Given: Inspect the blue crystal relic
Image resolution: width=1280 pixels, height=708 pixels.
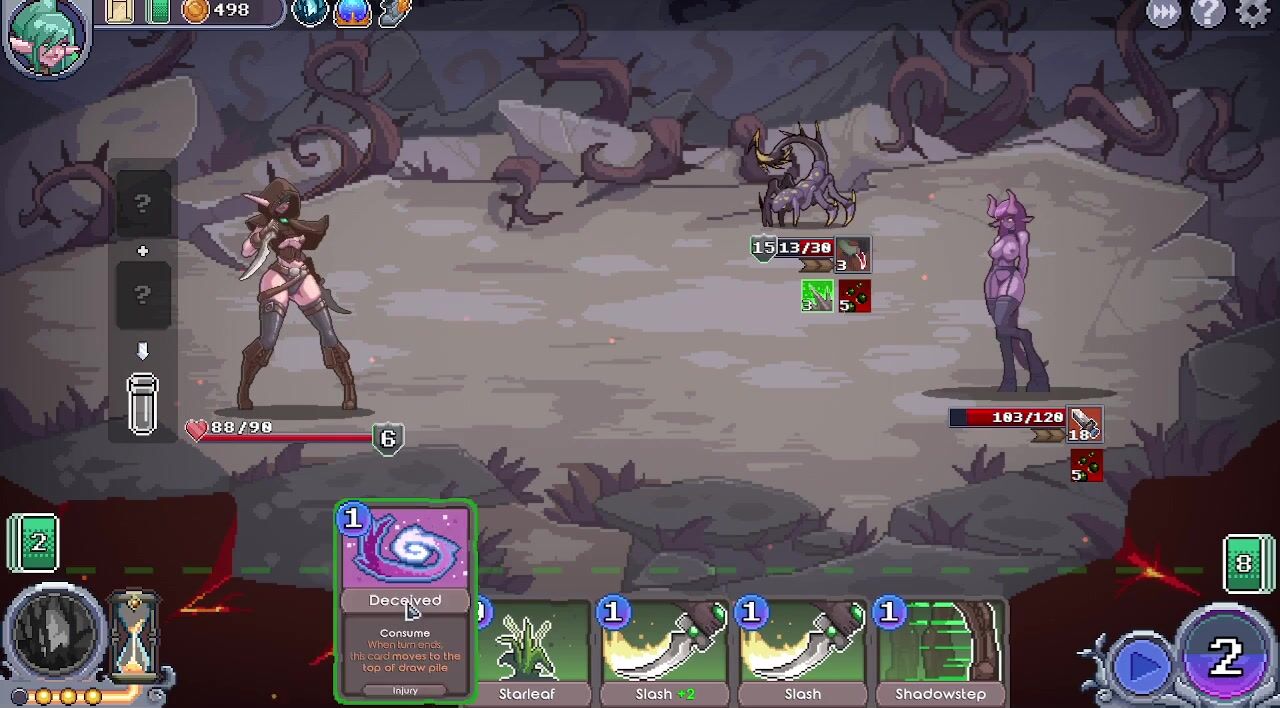Looking at the screenshot, I should [310, 12].
